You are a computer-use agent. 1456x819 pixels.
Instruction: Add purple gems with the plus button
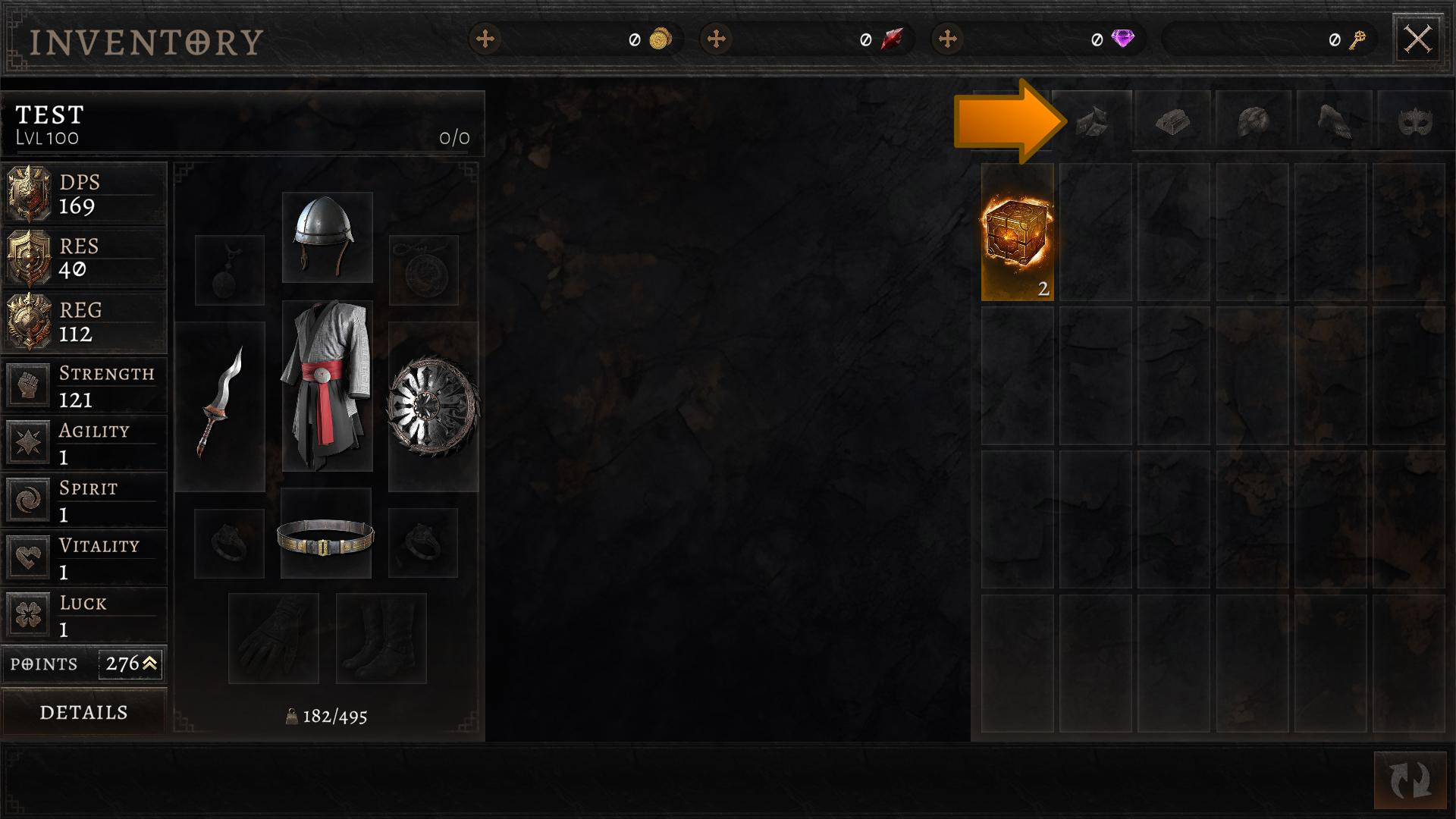coord(947,39)
